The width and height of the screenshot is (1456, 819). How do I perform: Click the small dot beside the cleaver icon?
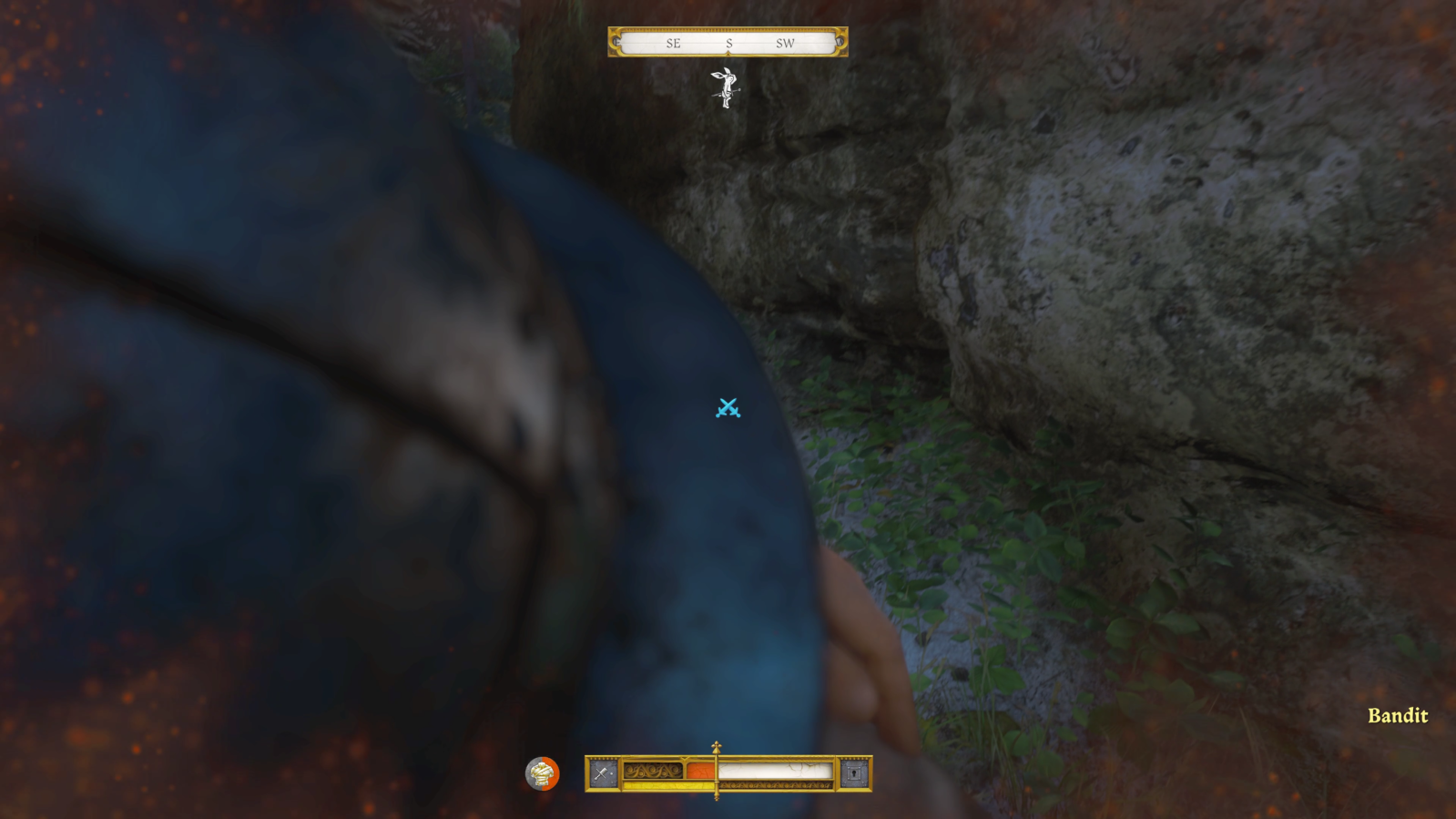coord(612,774)
